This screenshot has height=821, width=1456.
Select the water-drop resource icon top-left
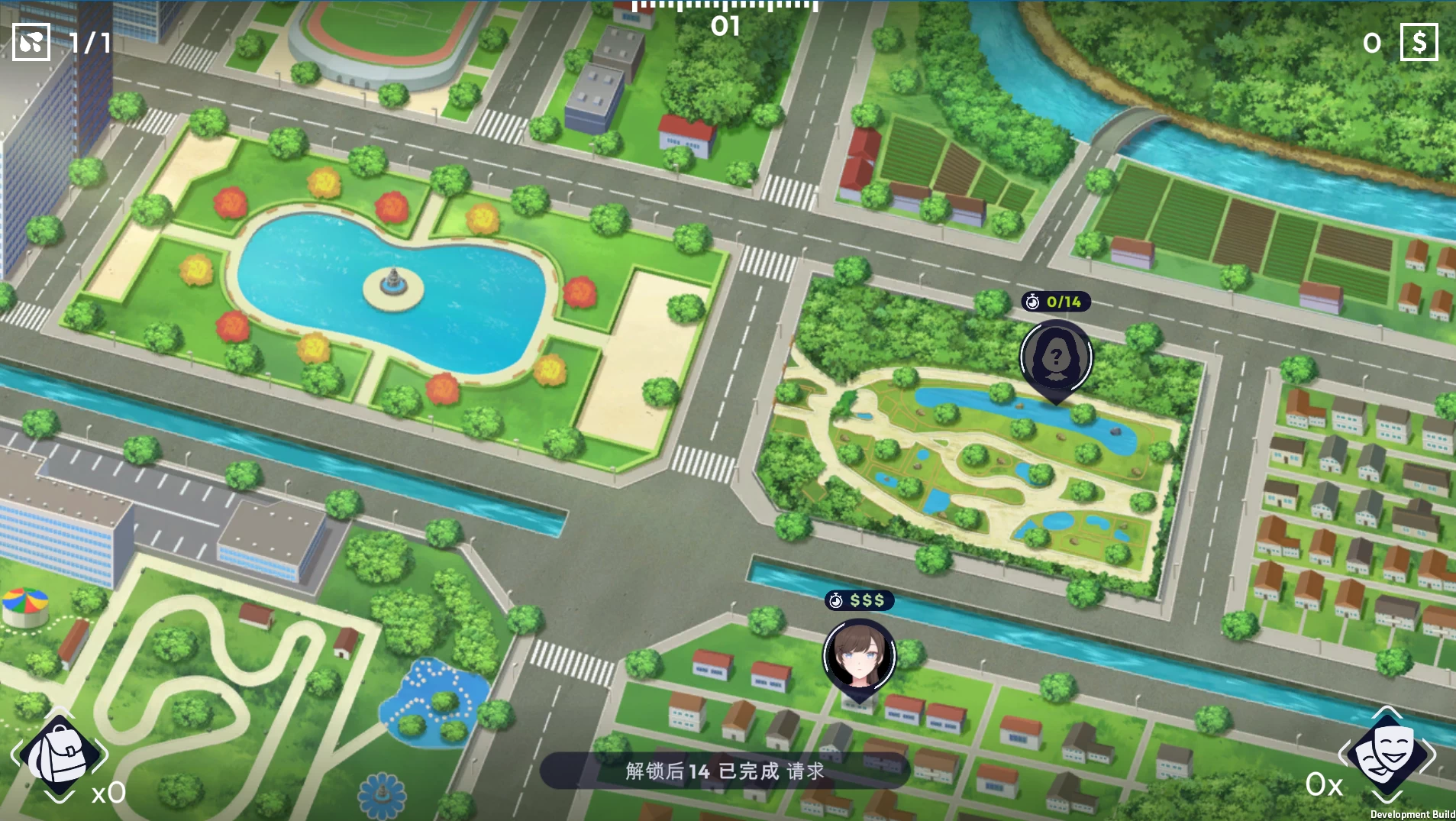pyautogui.click(x=31, y=42)
